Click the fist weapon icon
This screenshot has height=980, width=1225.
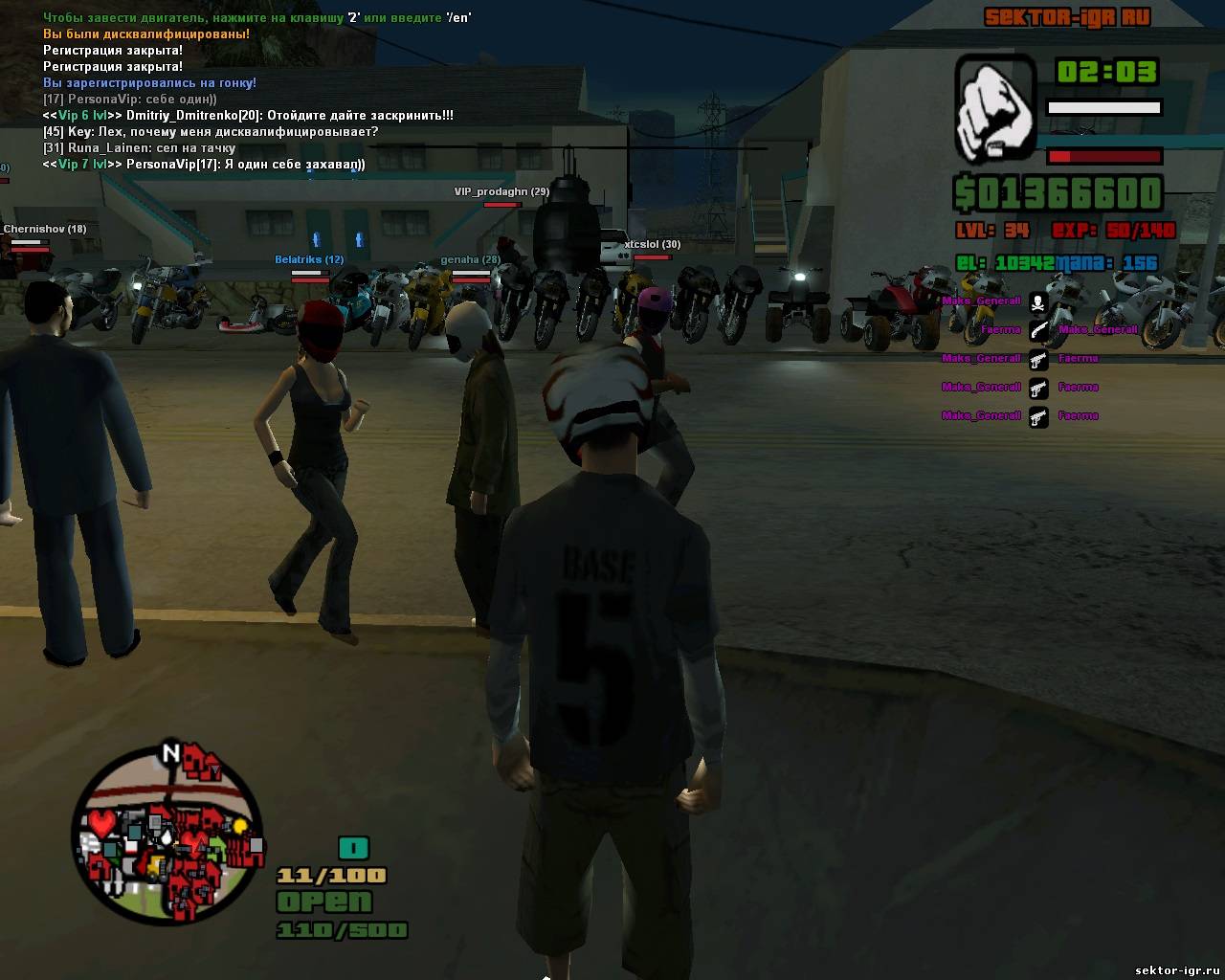995,107
